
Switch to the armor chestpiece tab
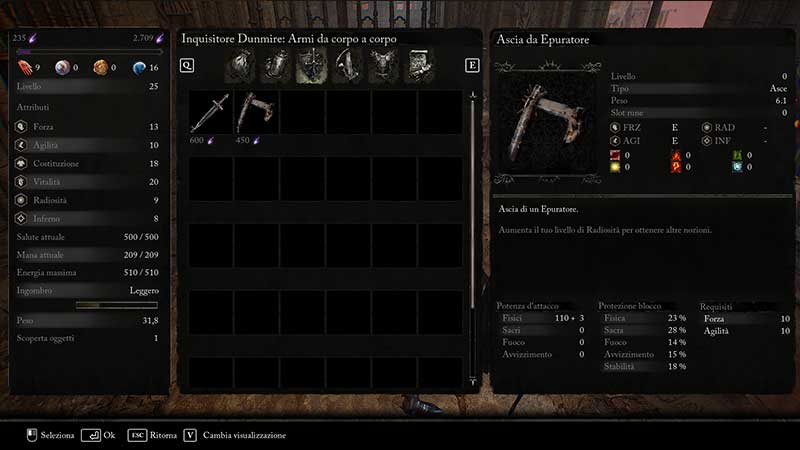point(381,66)
